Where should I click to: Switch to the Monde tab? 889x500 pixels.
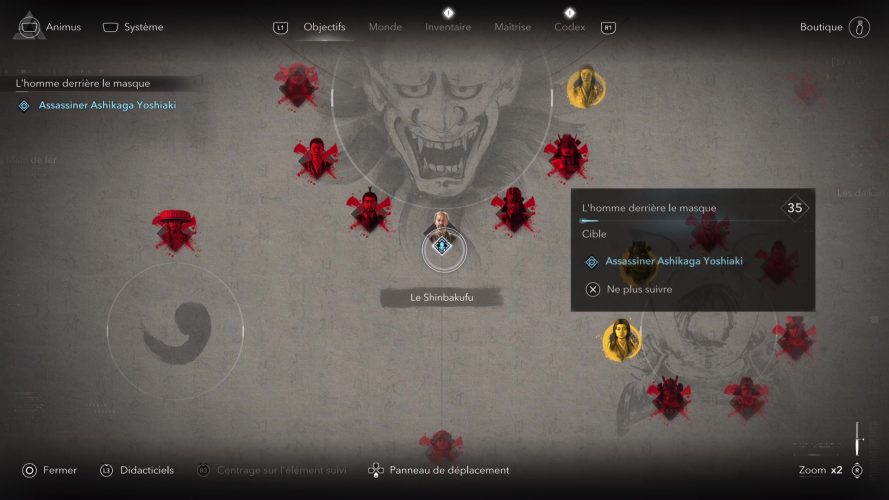pos(385,27)
